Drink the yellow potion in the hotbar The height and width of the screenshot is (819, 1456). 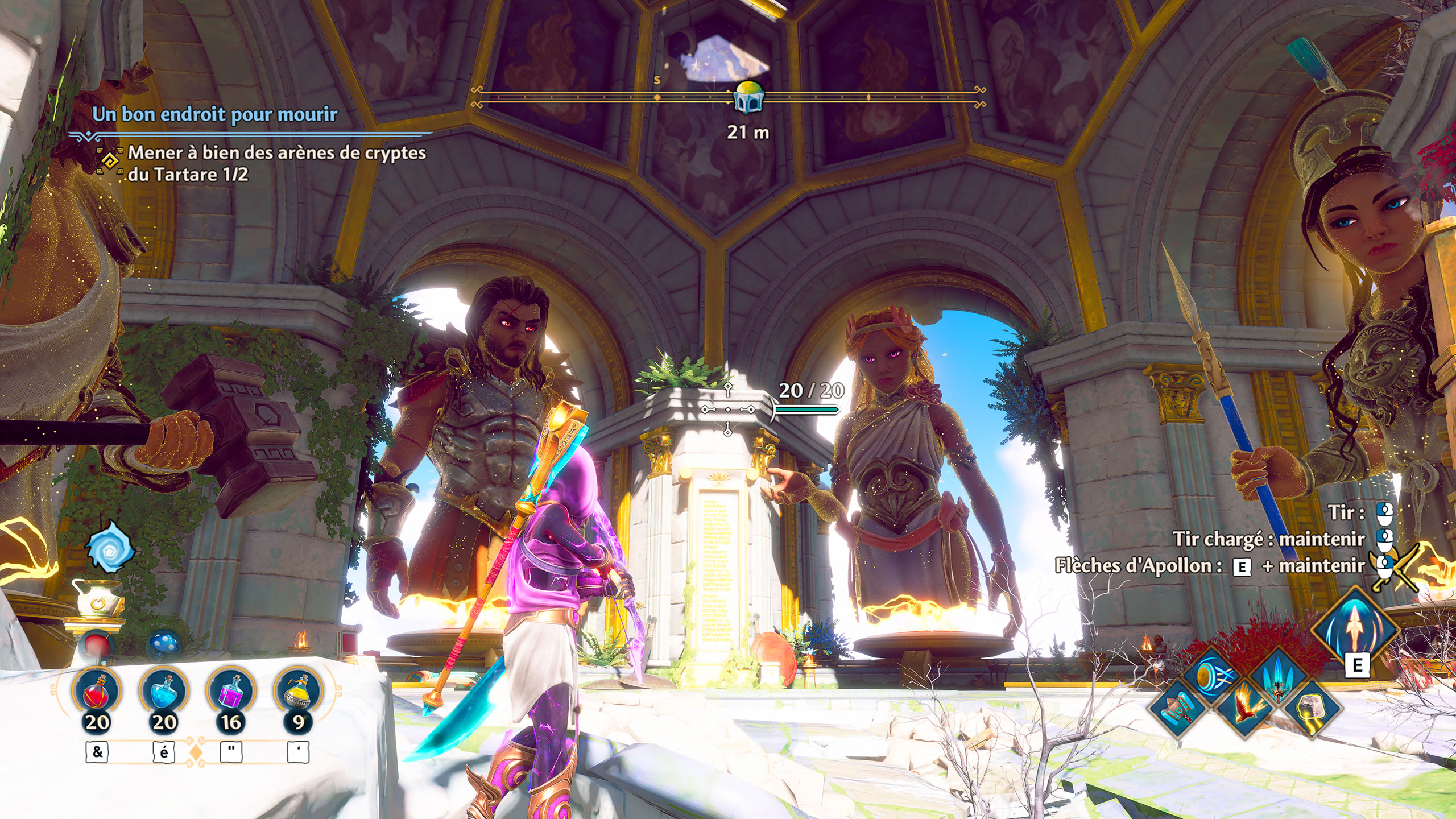tap(298, 691)
